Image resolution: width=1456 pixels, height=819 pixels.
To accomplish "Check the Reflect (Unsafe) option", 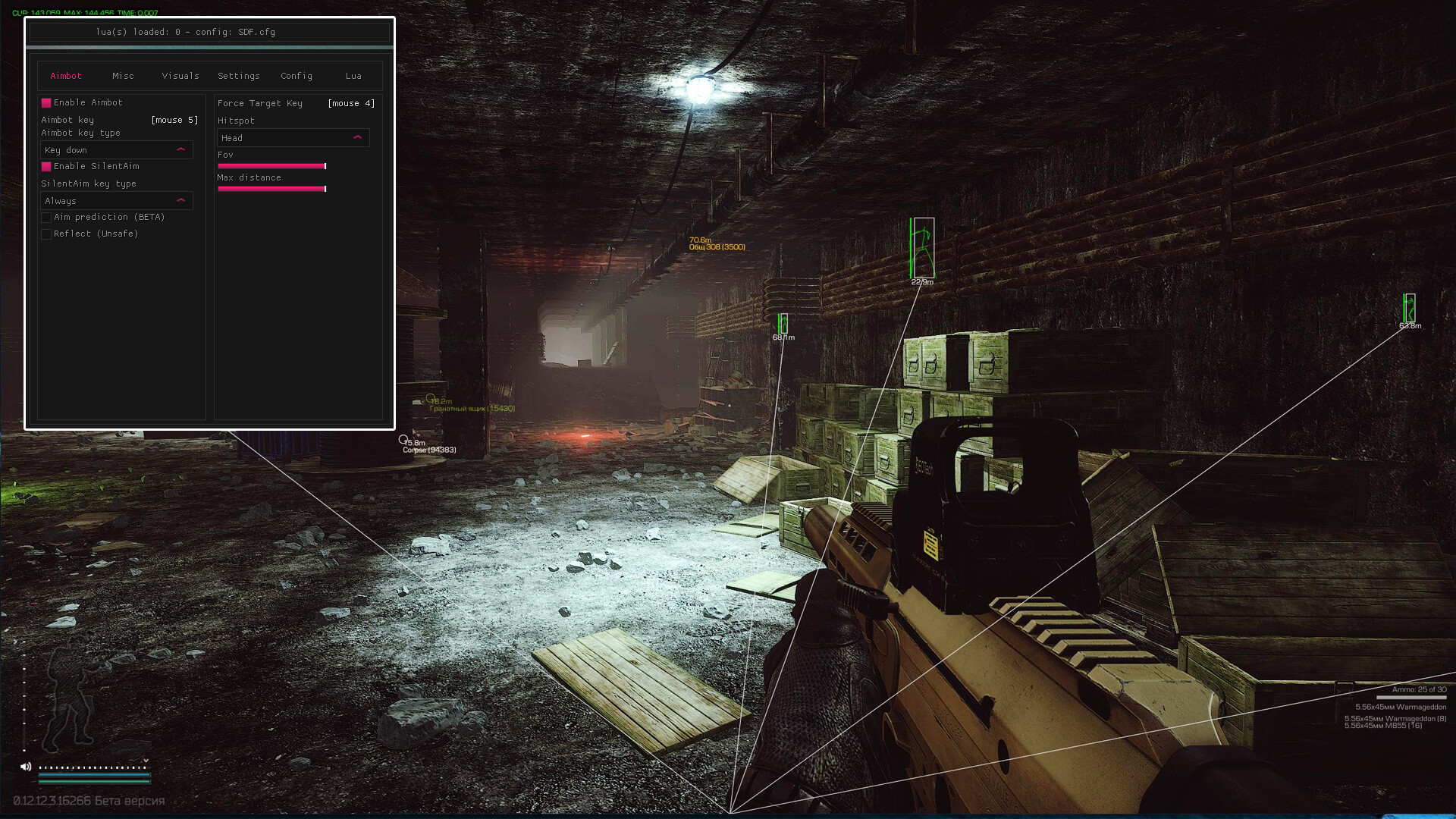I will coord(46,234).
